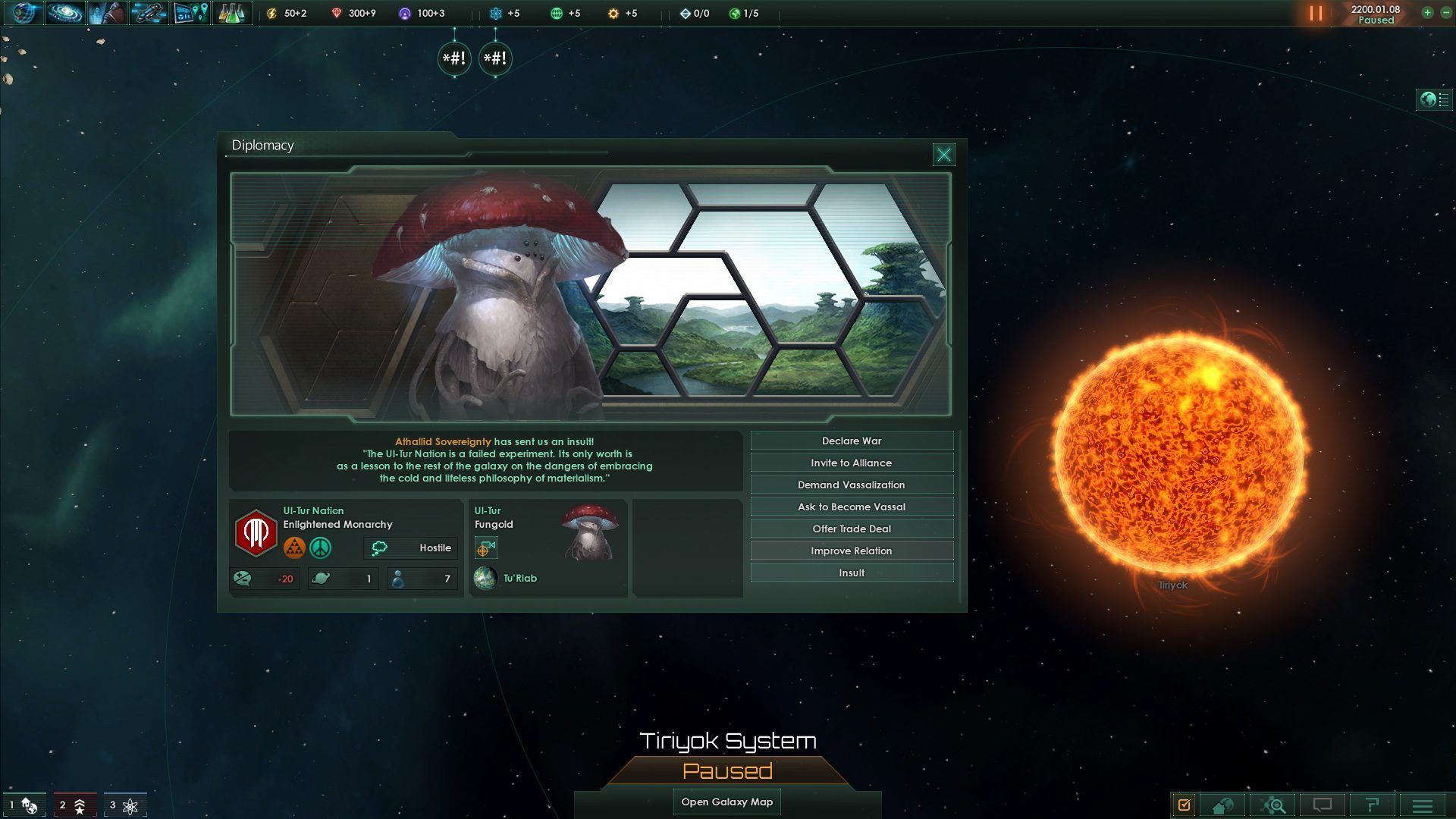1456x819 pixels.
Task: Increase game speed with the plus button
Action: coord(1427,13)
